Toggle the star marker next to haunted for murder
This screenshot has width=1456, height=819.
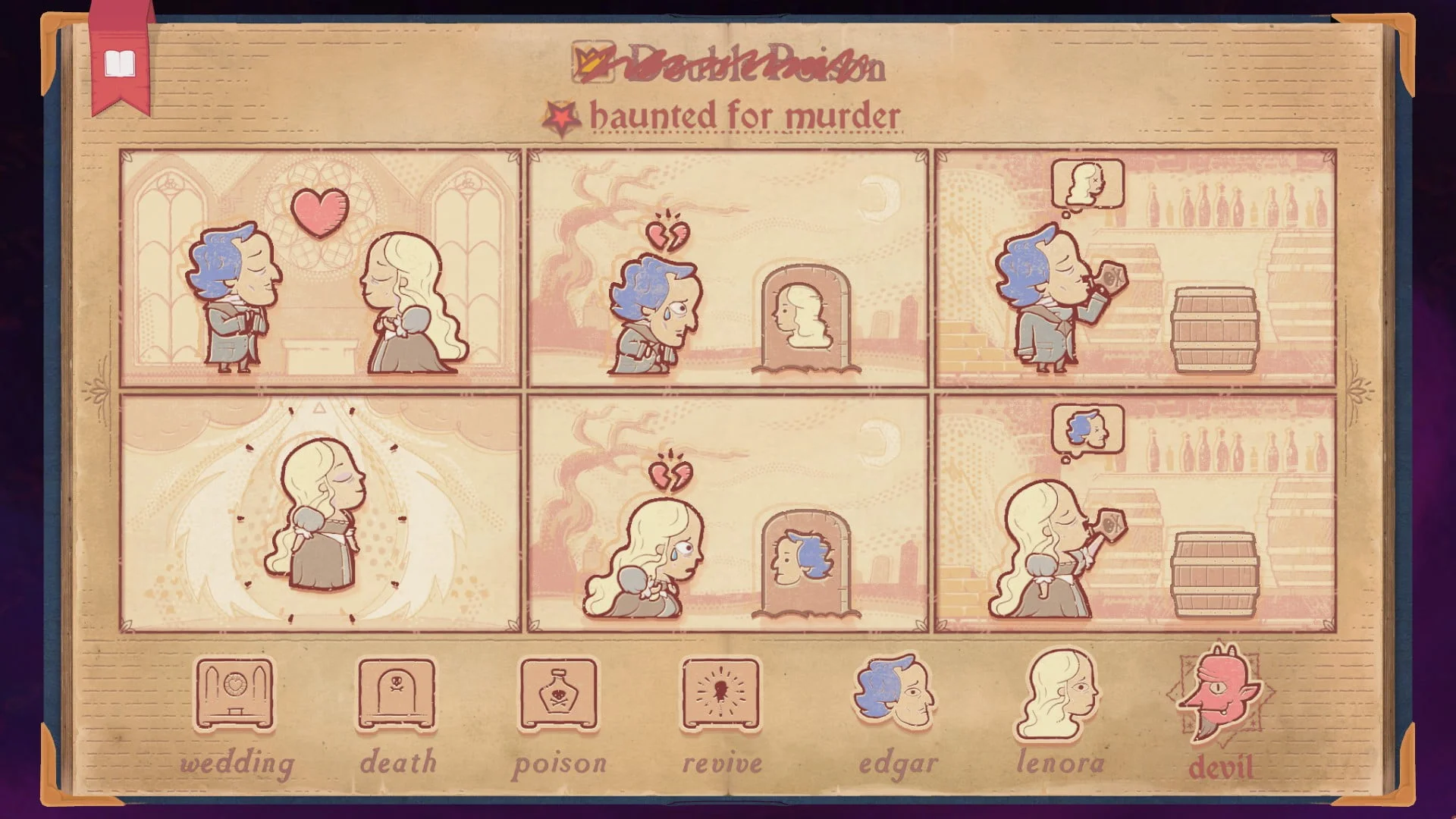click(561, 116)
